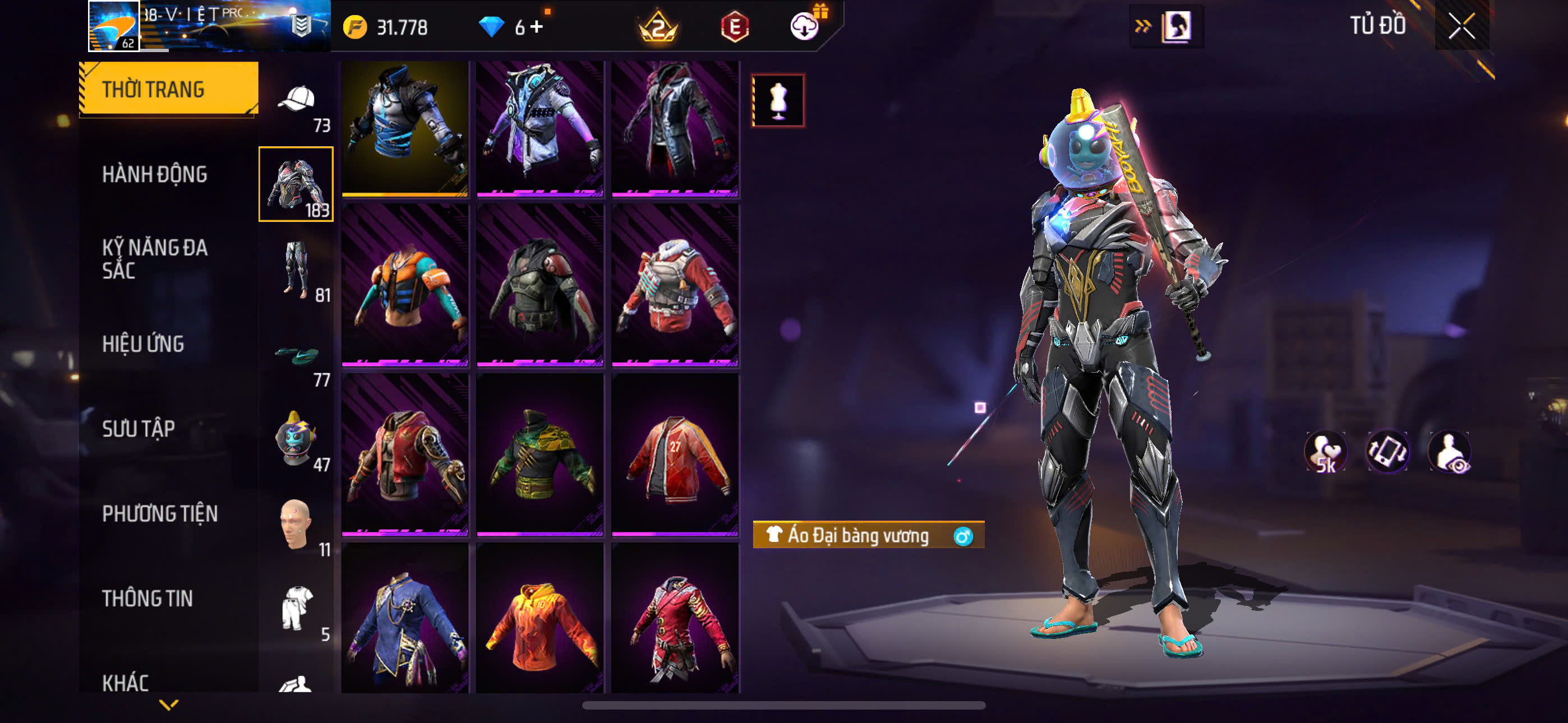Open the Sưu Tập collection tab
Screen dimensions: 1568x723
coord(139,428)
